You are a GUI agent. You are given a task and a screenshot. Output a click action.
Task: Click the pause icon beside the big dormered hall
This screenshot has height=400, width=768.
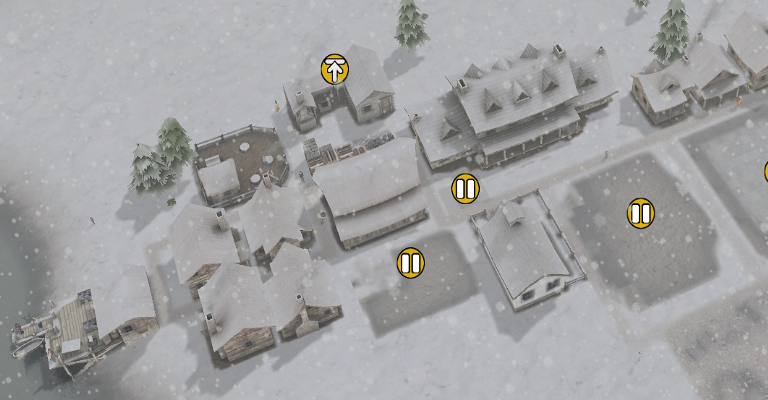465,188
